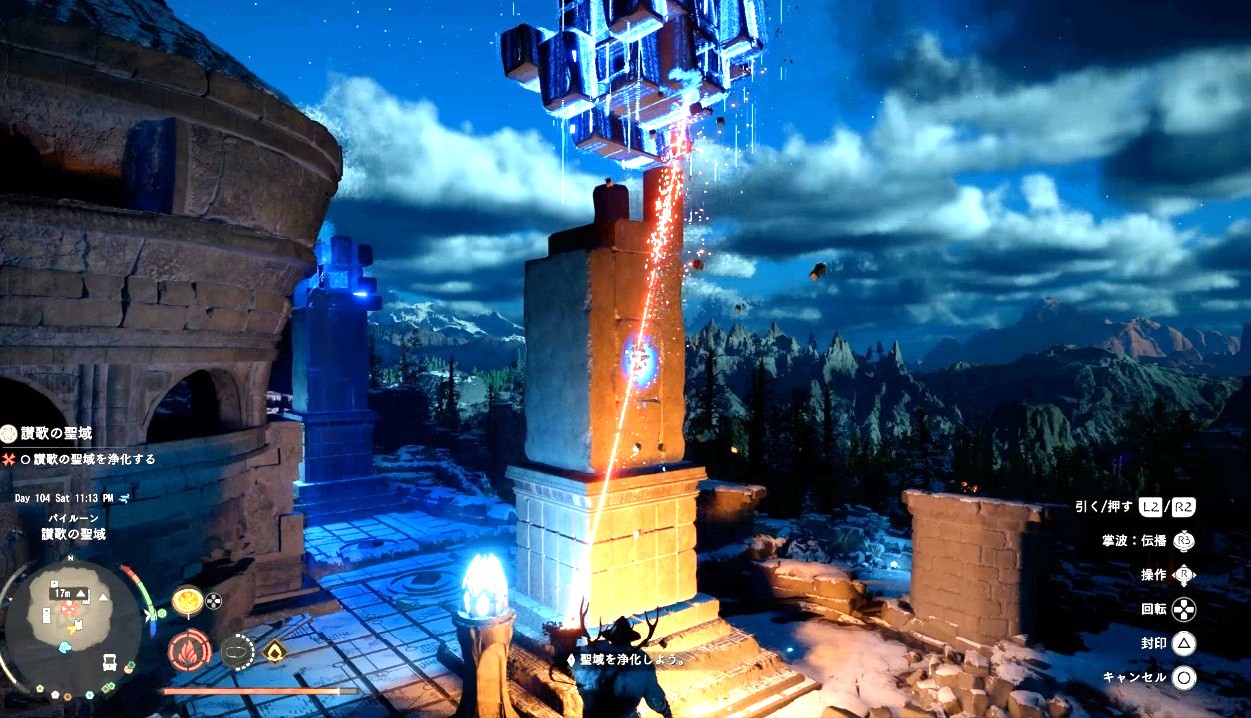The image size is (1251, 718).
Task: Click the yellow diamond marker icon
Action: click(273, 650)
